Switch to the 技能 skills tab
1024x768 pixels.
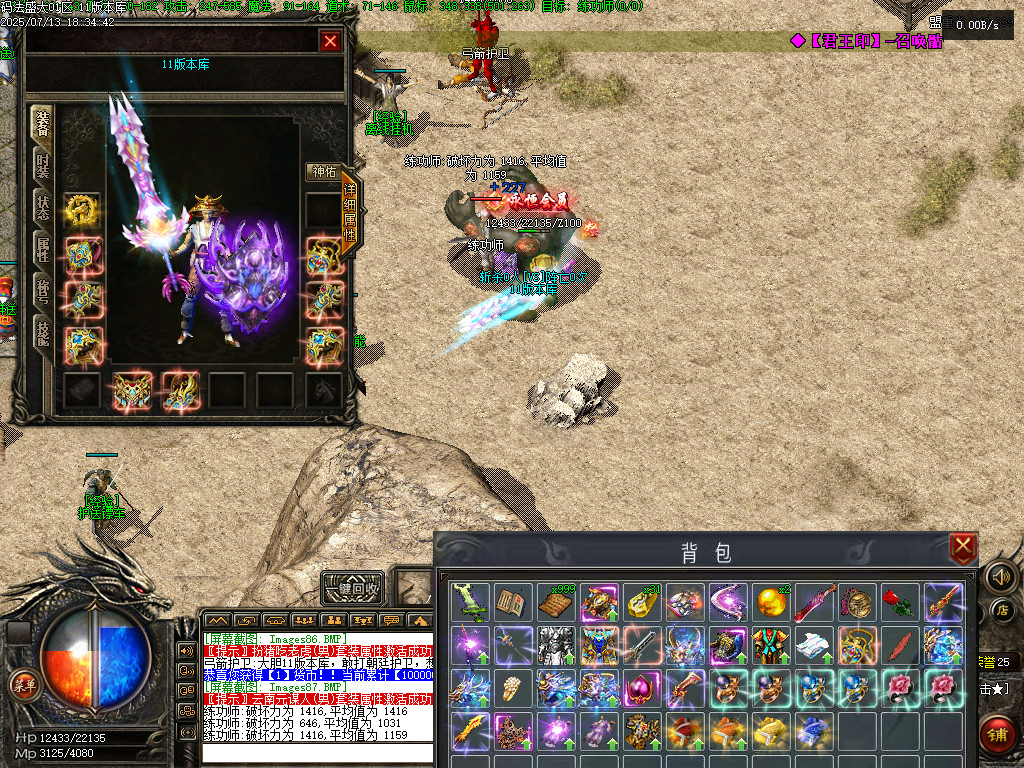point(43,333)
